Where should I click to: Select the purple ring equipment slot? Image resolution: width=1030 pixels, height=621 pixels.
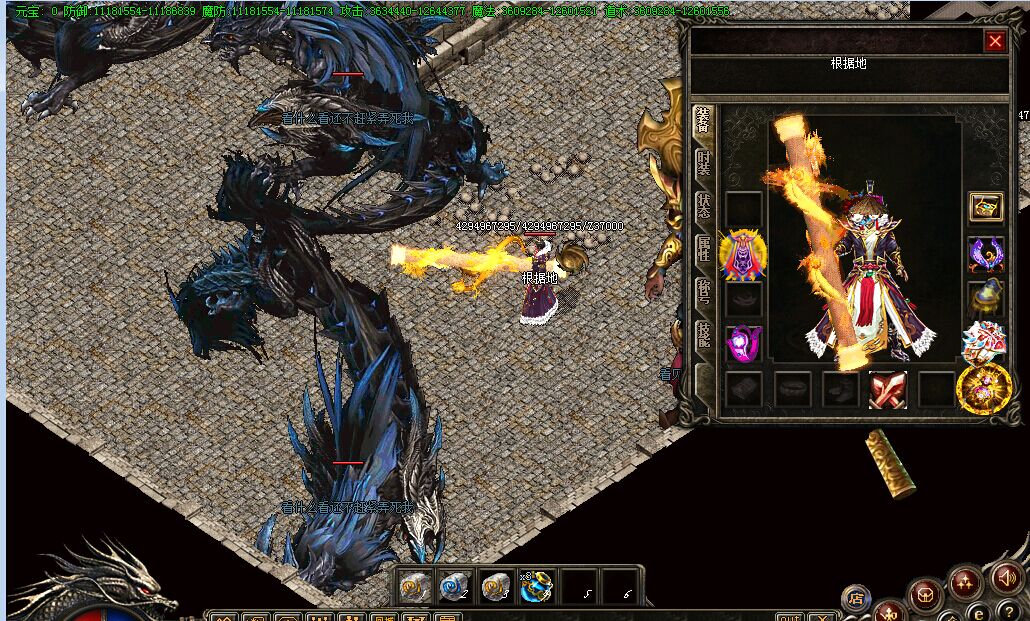pyautogui.click(x=743, y=343)
